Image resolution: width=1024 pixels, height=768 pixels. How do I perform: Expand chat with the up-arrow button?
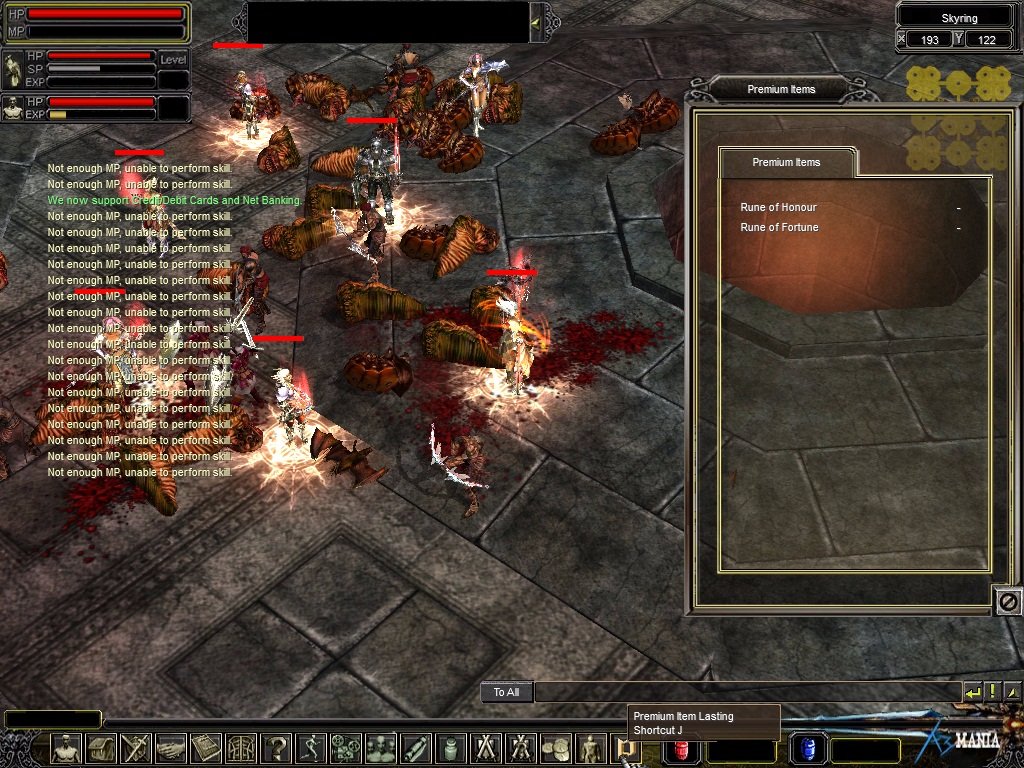pos(1012,692)
